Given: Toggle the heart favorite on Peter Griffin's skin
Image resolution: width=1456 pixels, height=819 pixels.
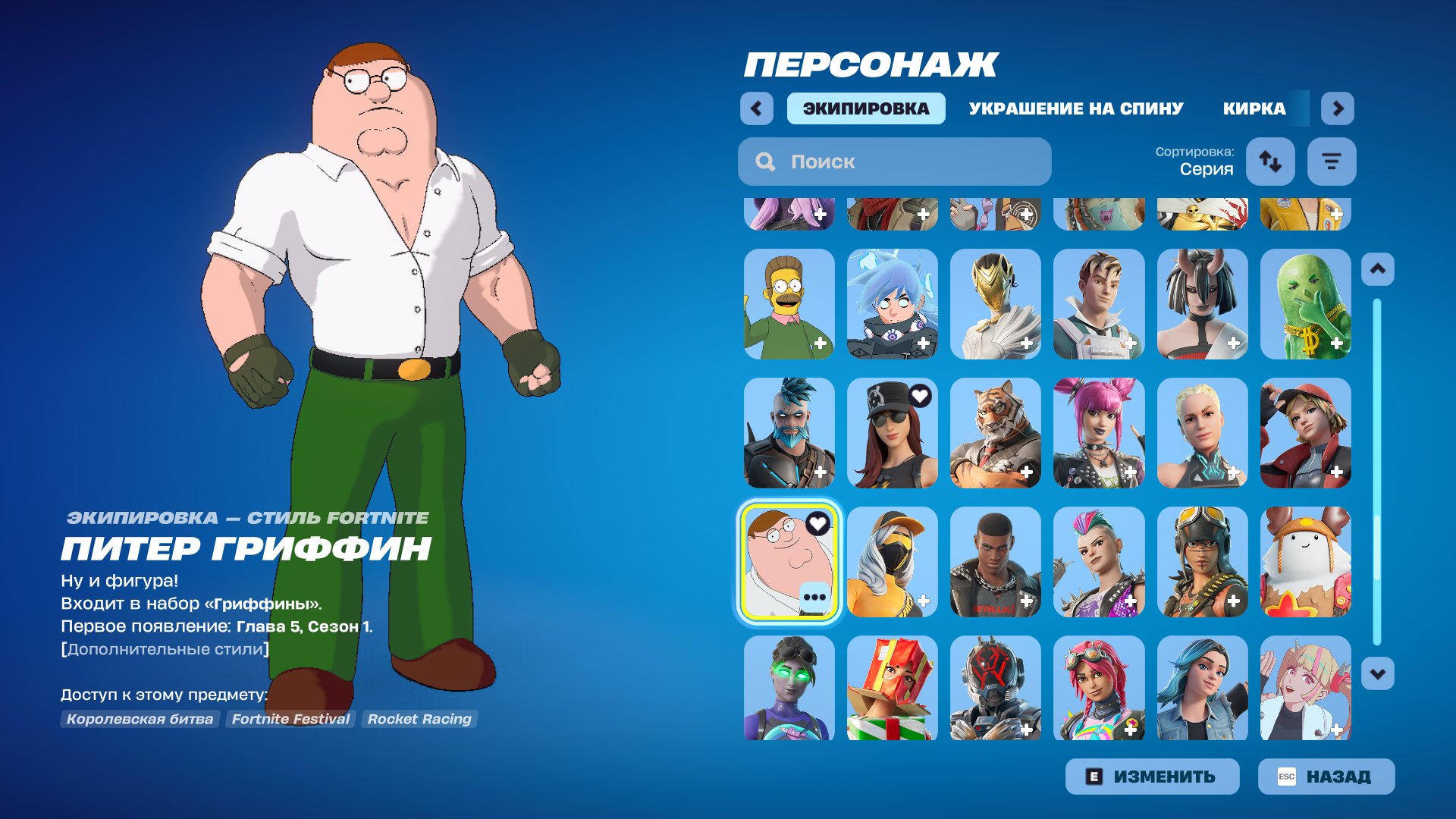Looking at the screenshot, I should point(818,522).
